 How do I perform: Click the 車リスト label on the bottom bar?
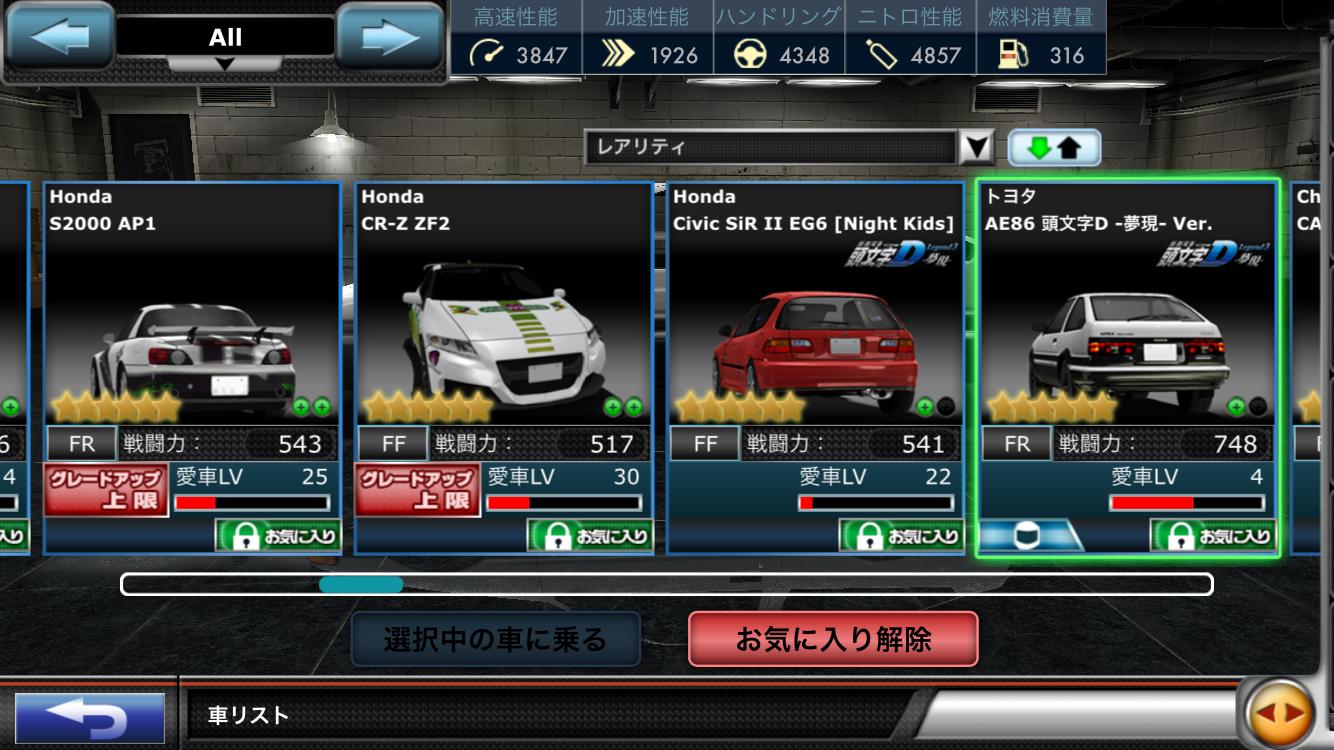pos(246,713)
